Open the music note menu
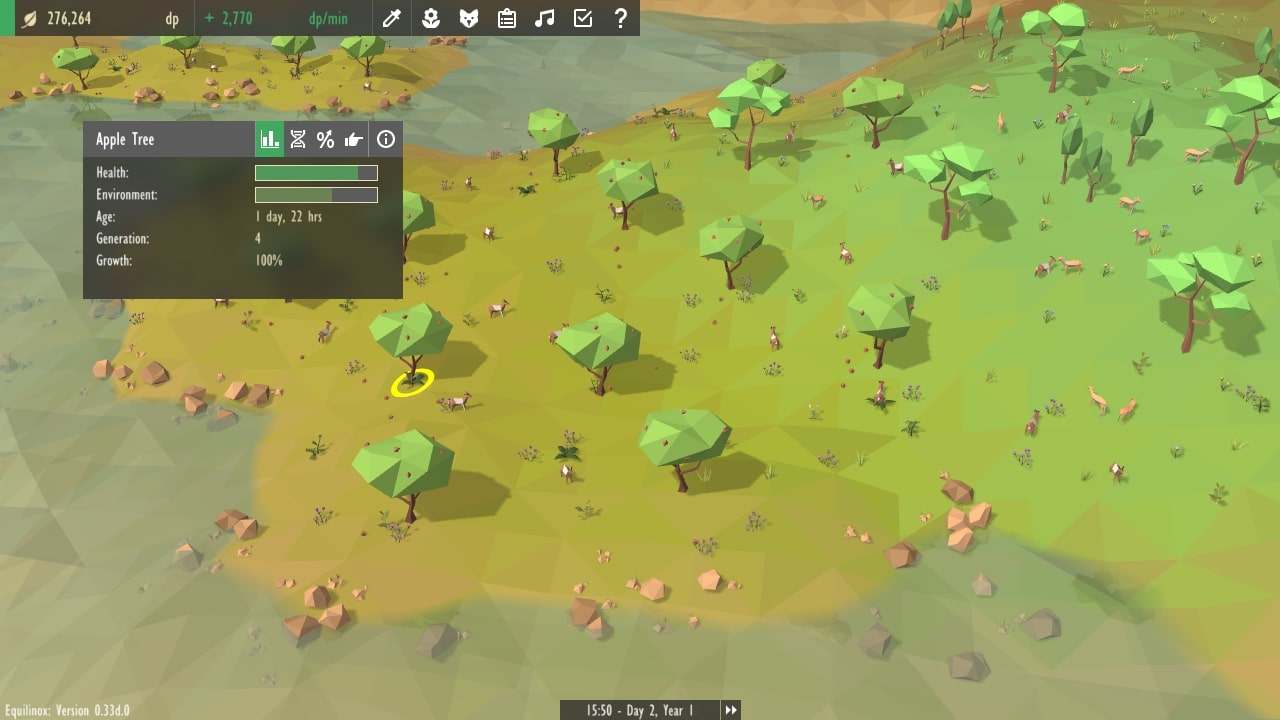This screenshot has width=1280, height=720. point(544,18)
